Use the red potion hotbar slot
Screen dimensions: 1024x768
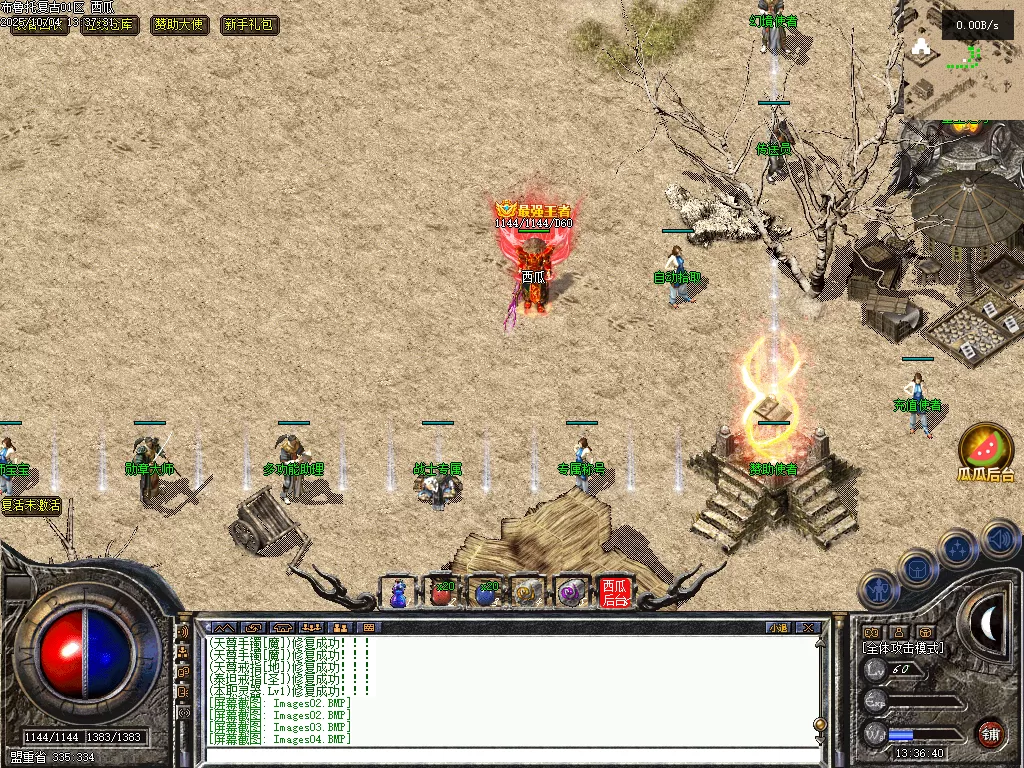[441, 592]
